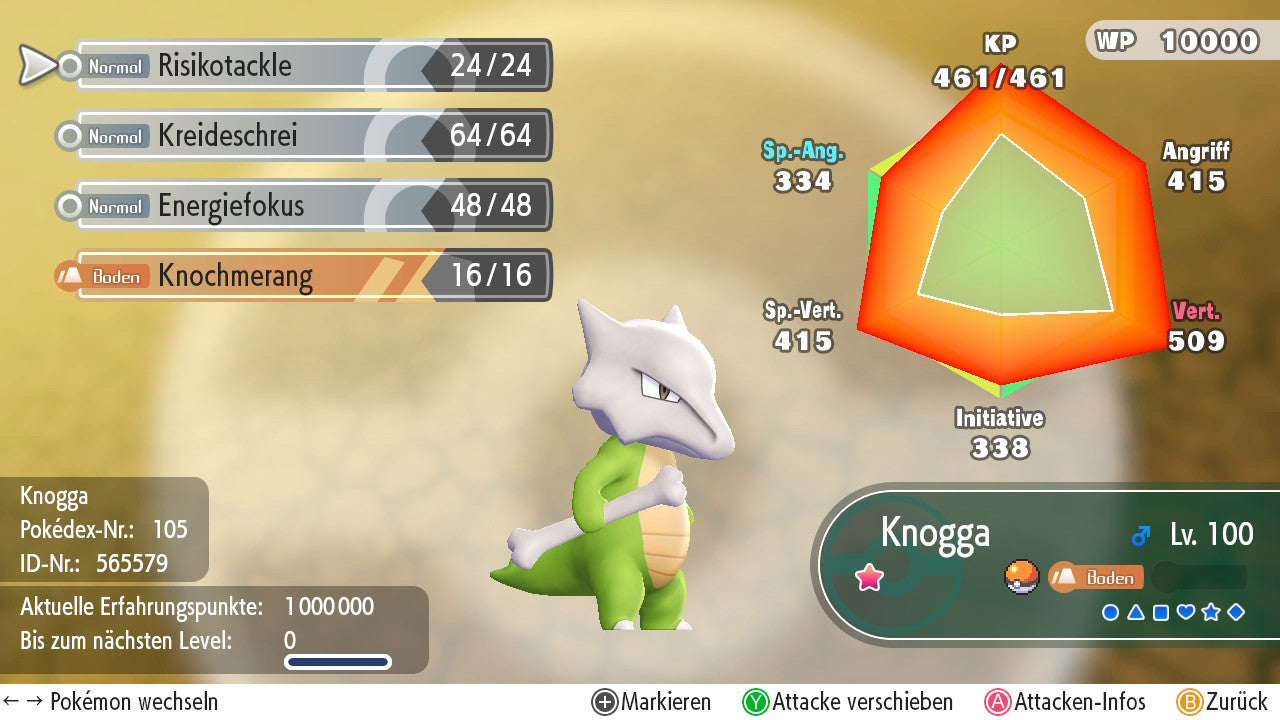The image size is (1280, 720).
Task: Click the blue circle marking symbol
Action: pyautogui.click(x=1110, y=612)
